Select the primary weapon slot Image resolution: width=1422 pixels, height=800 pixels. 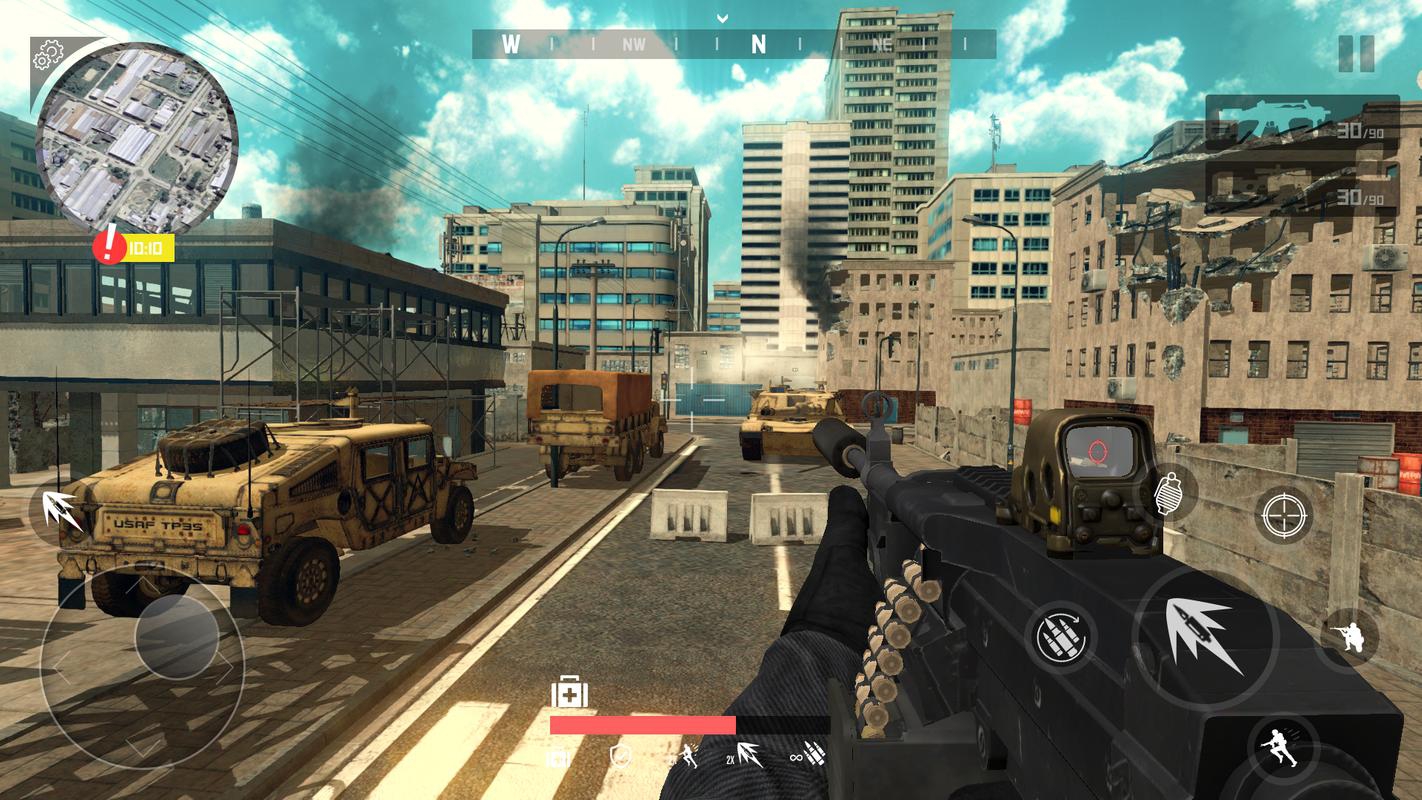(1301, 123)
